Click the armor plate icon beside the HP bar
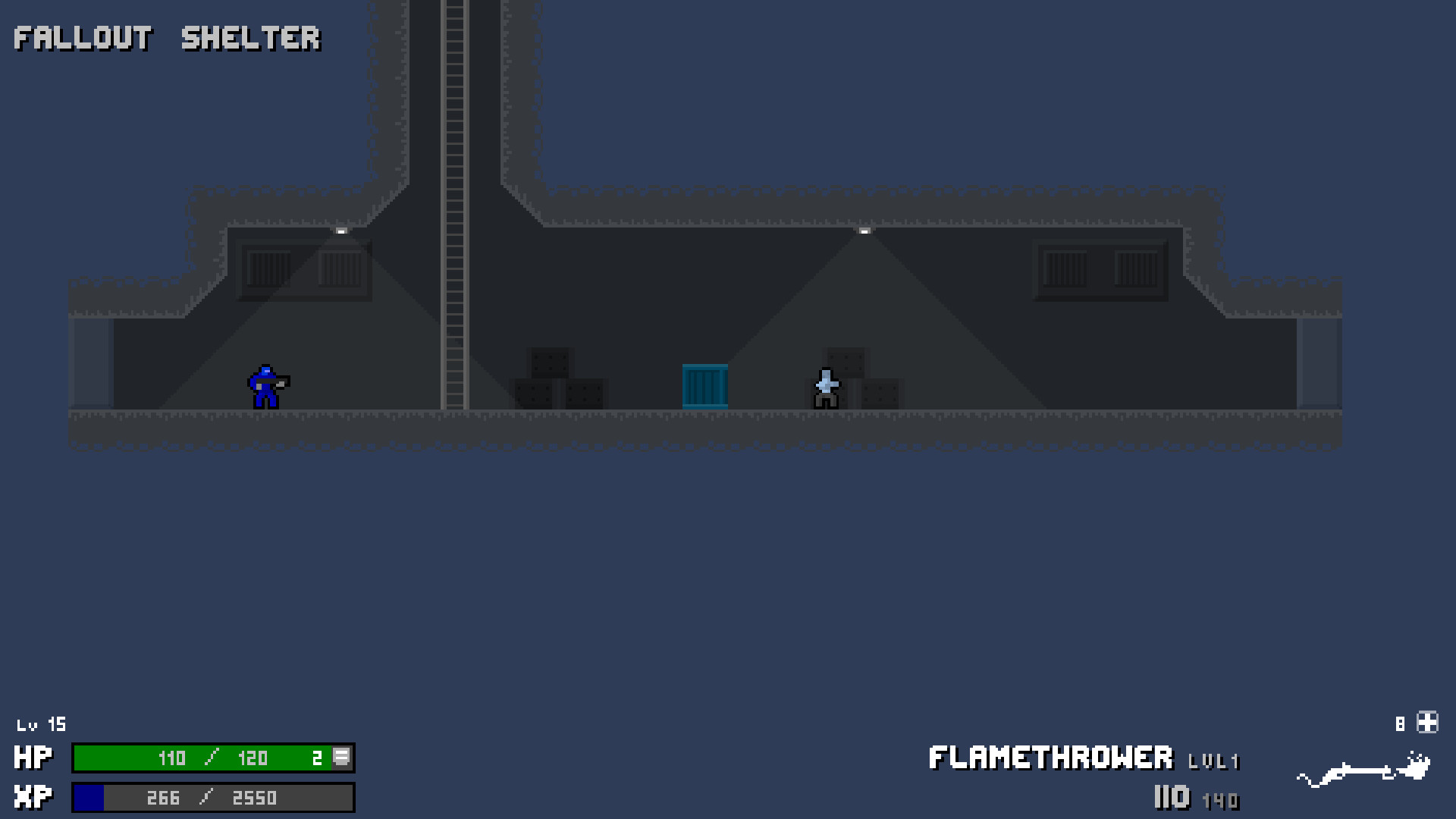 (x=343, y=758)
